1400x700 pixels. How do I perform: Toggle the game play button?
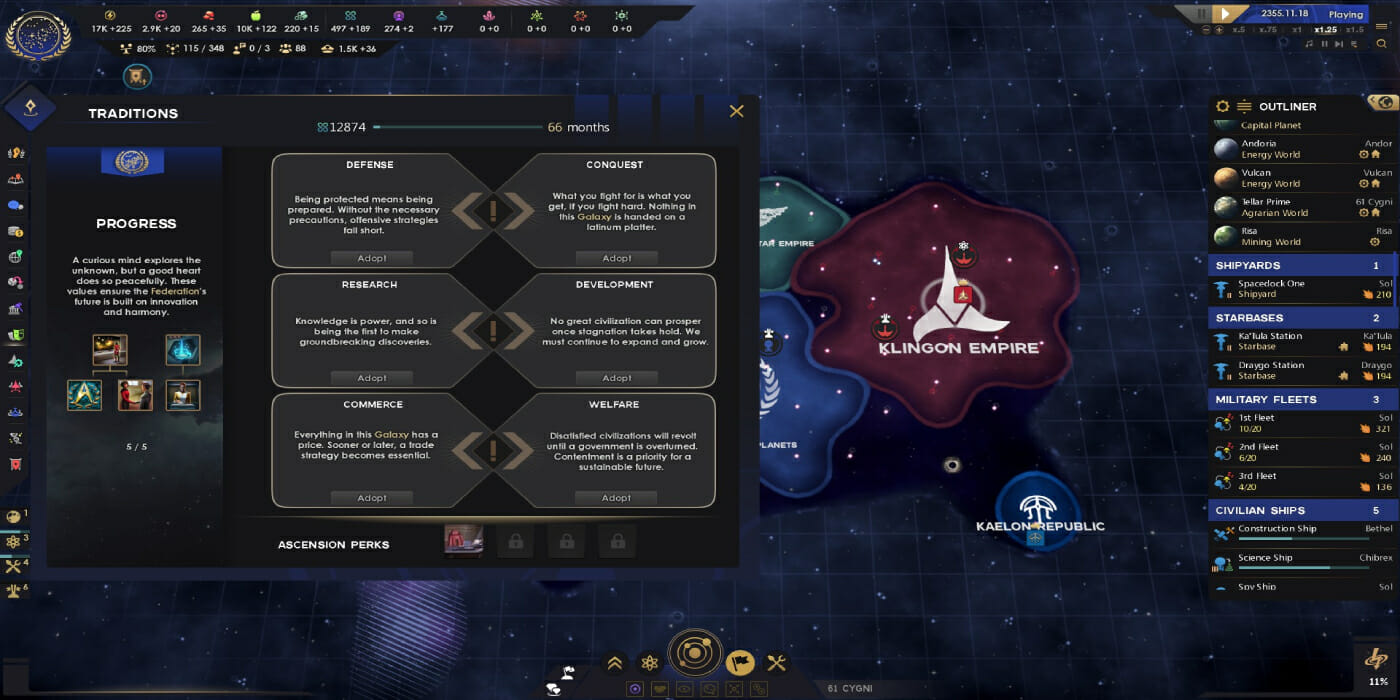(1225, 14)
